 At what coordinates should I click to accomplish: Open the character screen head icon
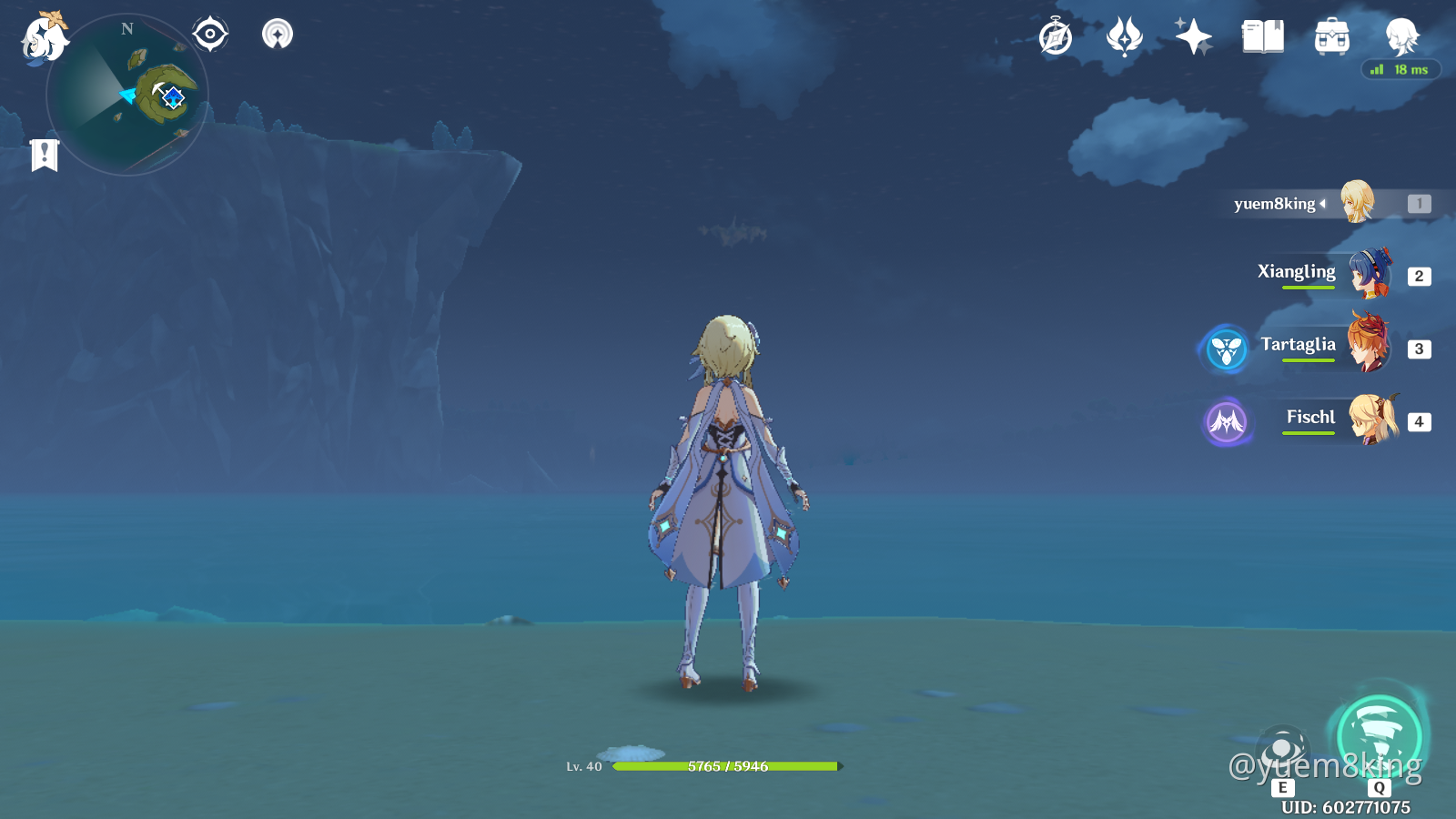(x=1402, y=36)
